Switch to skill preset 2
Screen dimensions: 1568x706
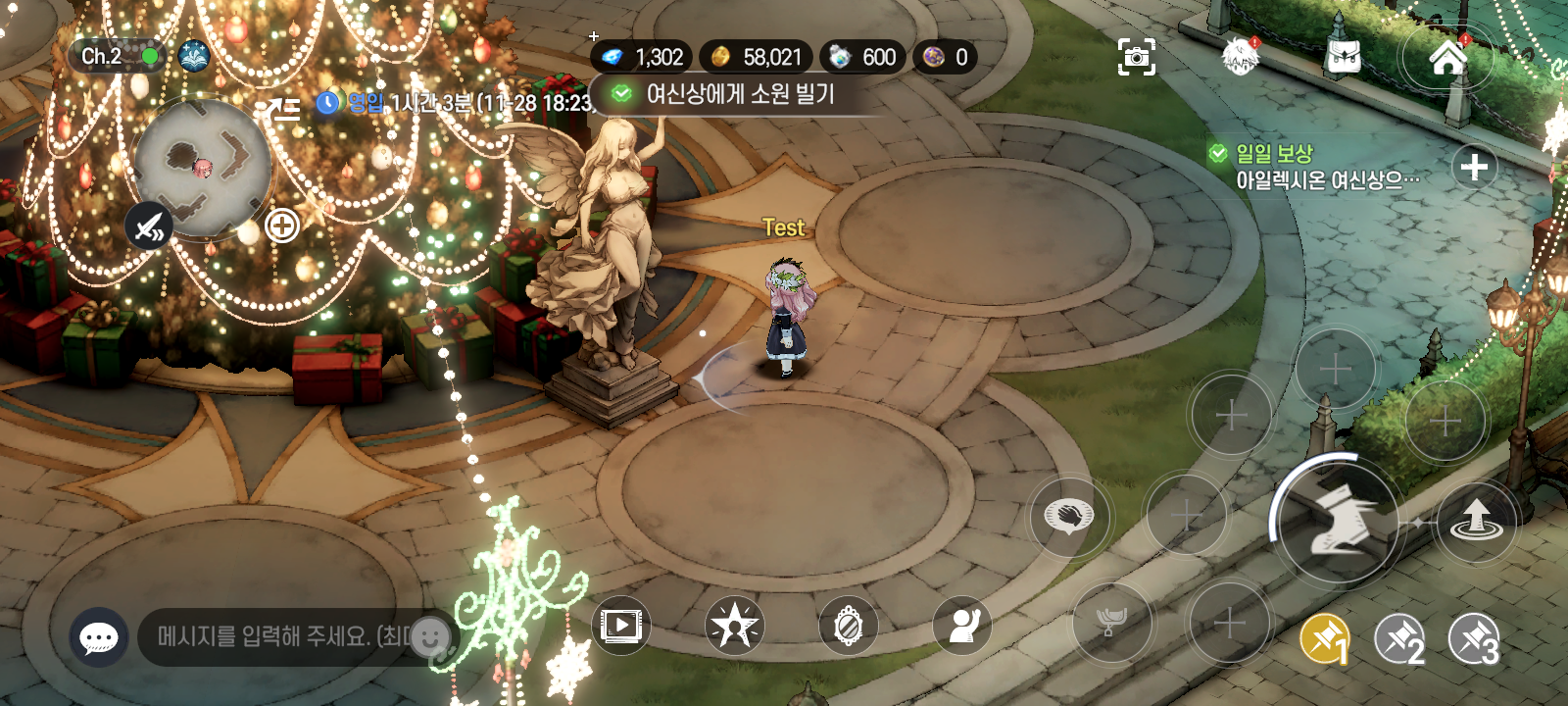click(1400, 640)
